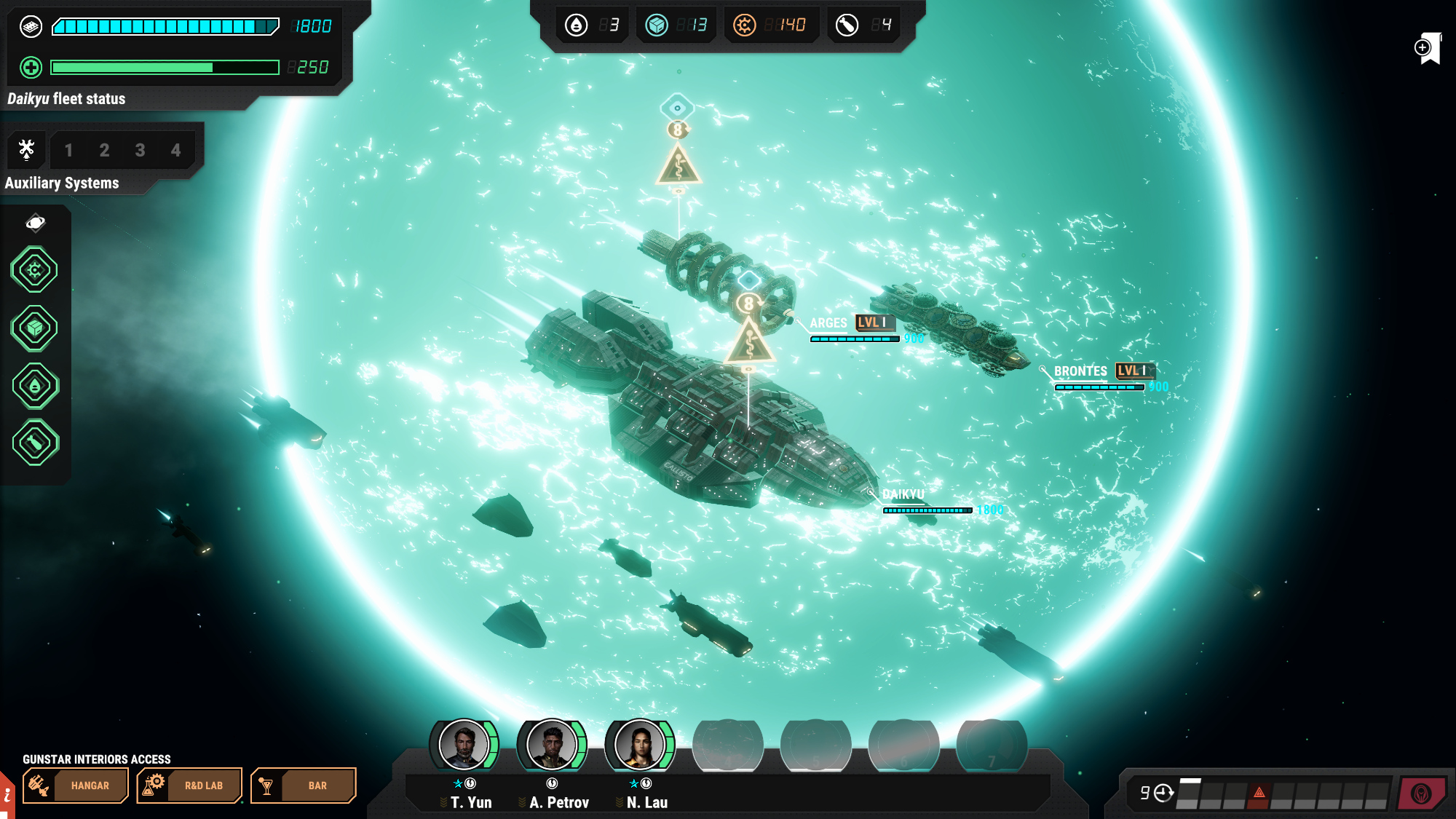Open the auxiliary systems repair icon

pos(27,150)
